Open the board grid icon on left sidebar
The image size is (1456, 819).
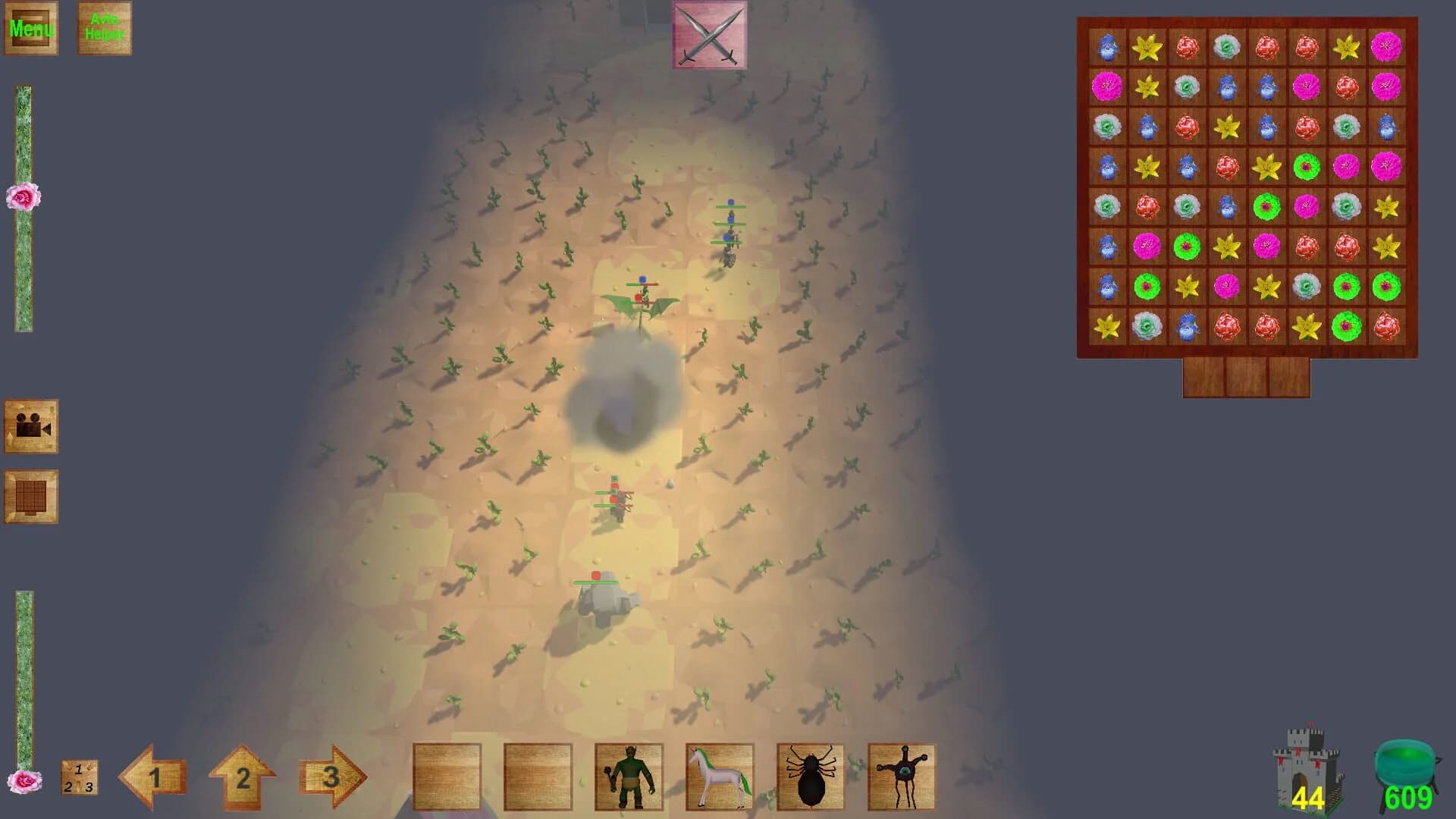pyautogui.click(x=31, y=497)
